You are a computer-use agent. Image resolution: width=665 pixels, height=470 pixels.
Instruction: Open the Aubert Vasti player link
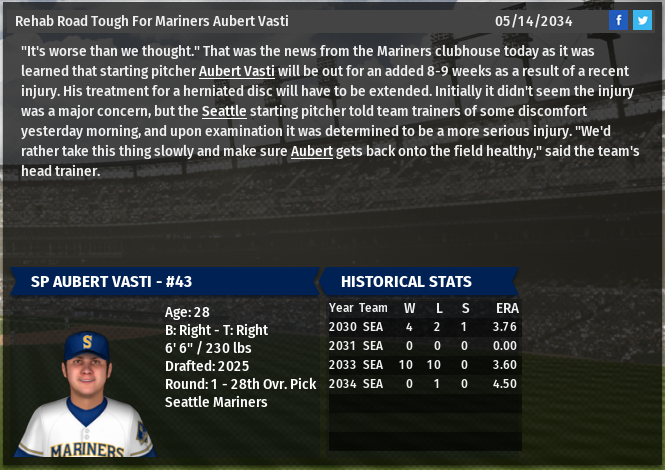point(236,70)
